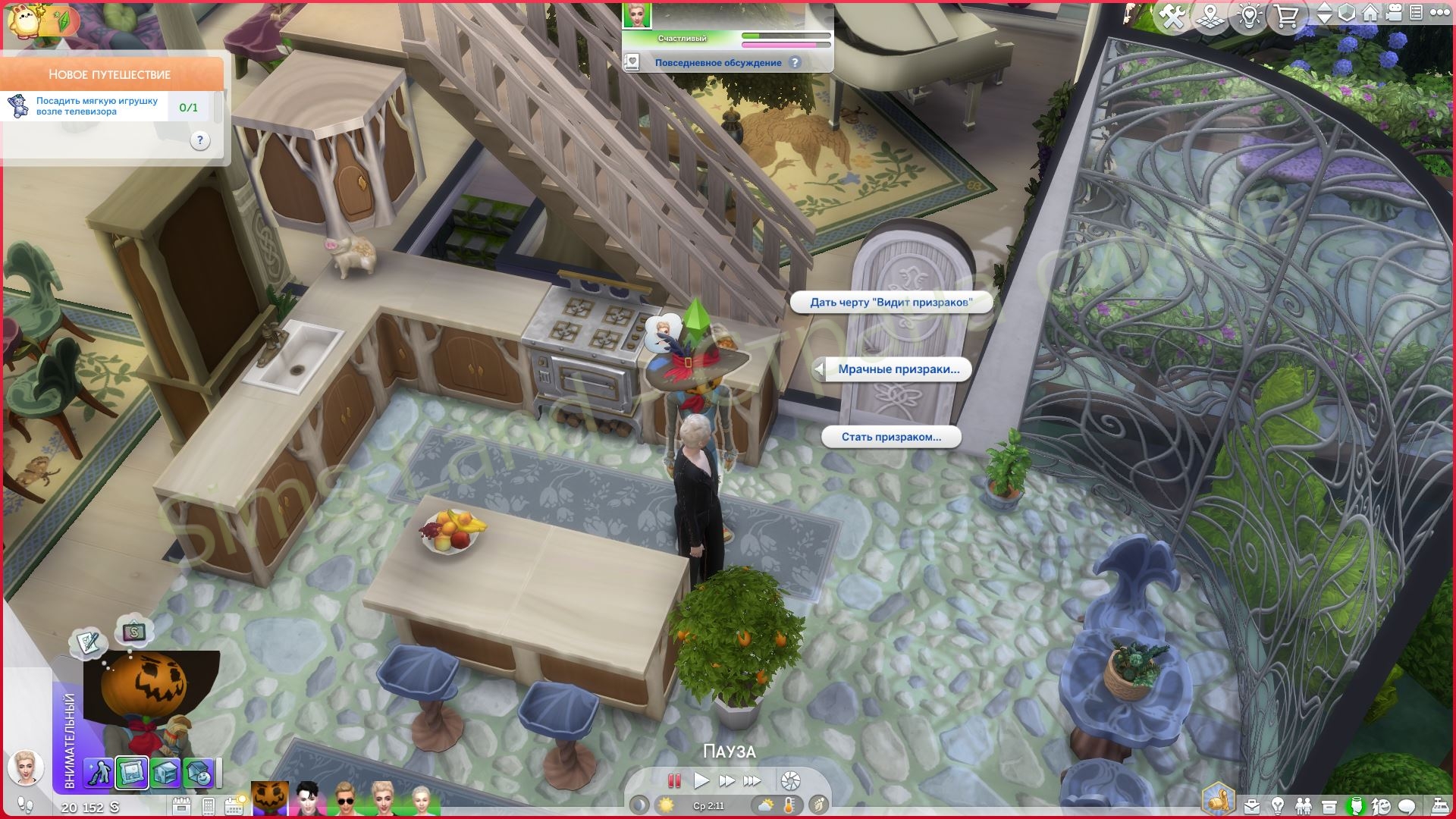
Task: Open Build Mode with the hammer-and-wrench icon
Action: (1172, 16)
